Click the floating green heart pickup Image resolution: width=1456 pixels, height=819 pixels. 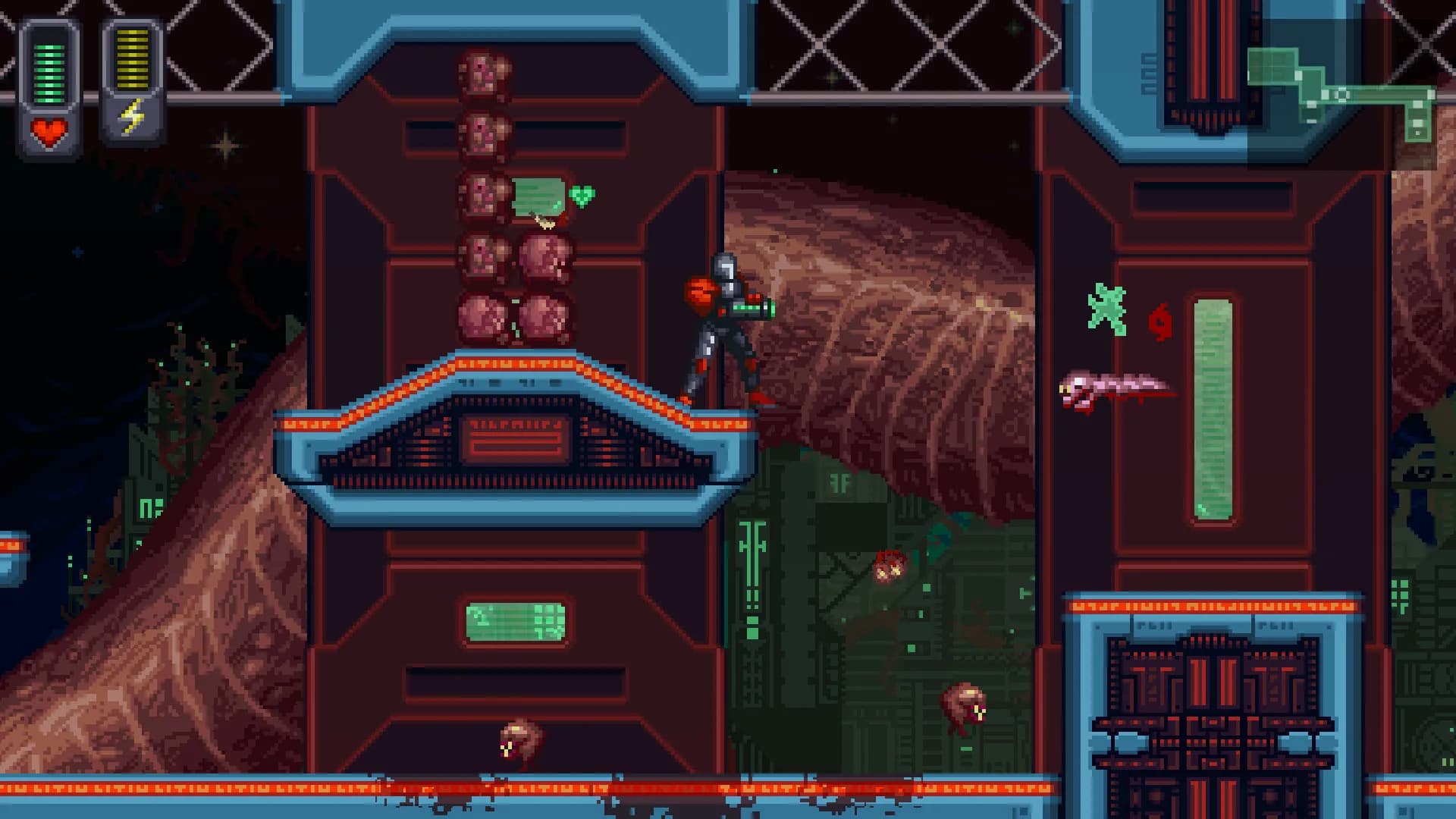581,196
